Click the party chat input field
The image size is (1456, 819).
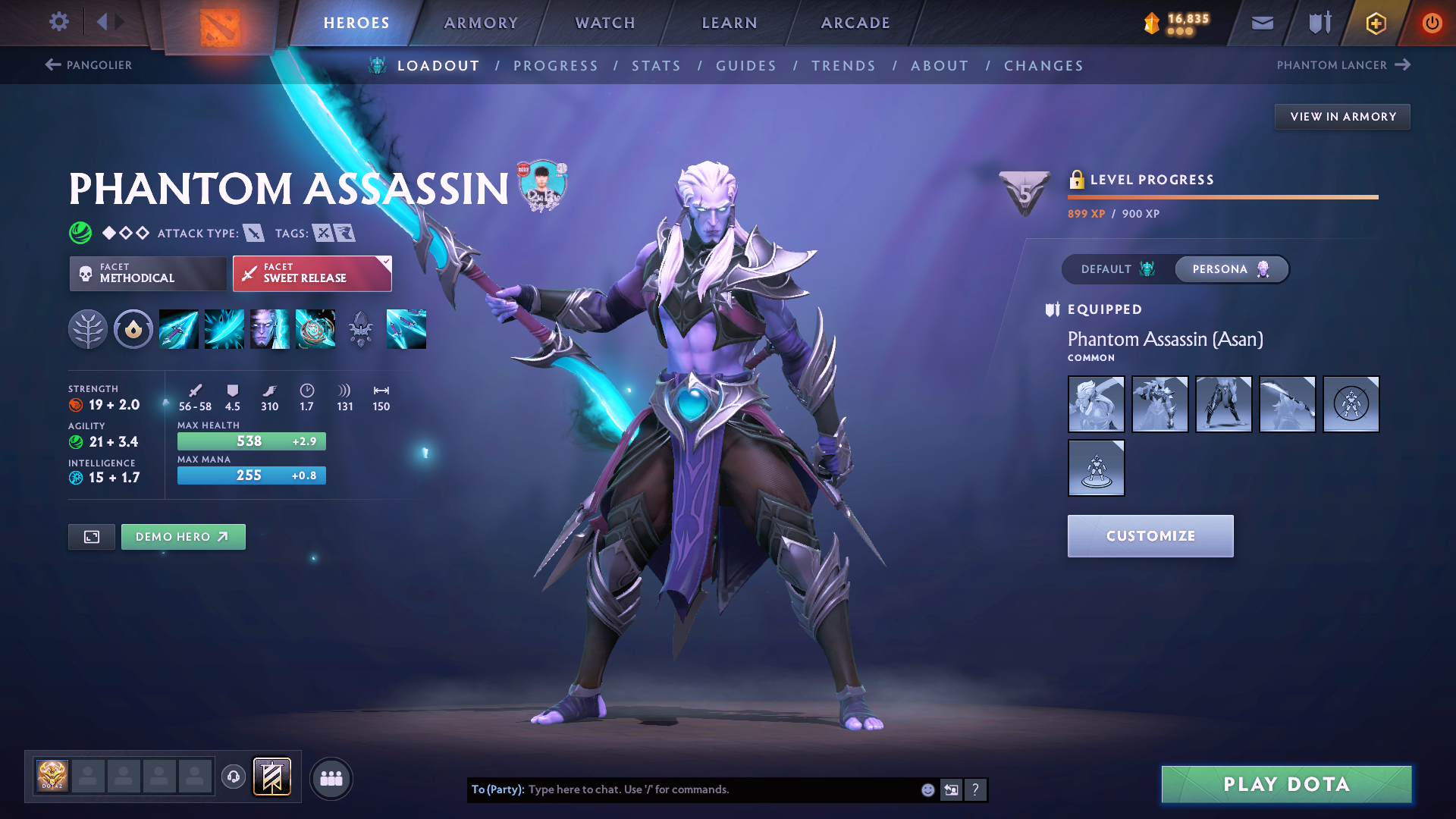coord(720,789)
